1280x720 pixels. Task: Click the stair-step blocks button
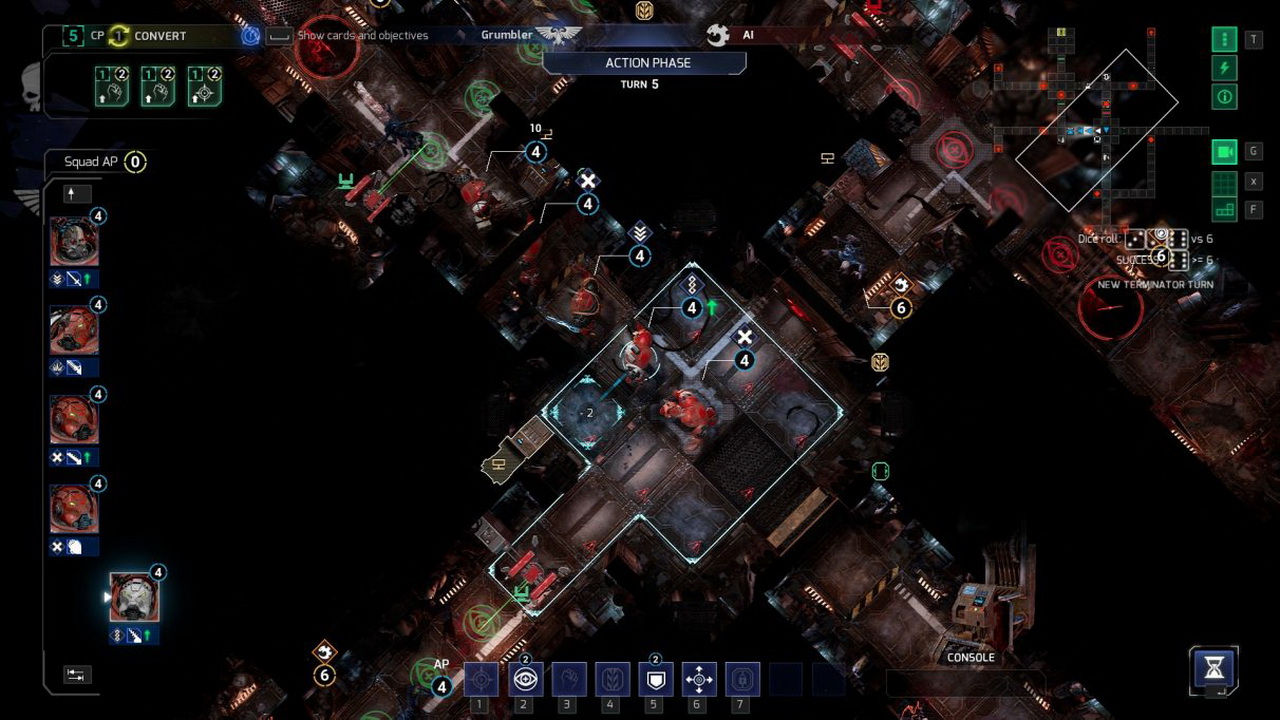point(1224,210)
